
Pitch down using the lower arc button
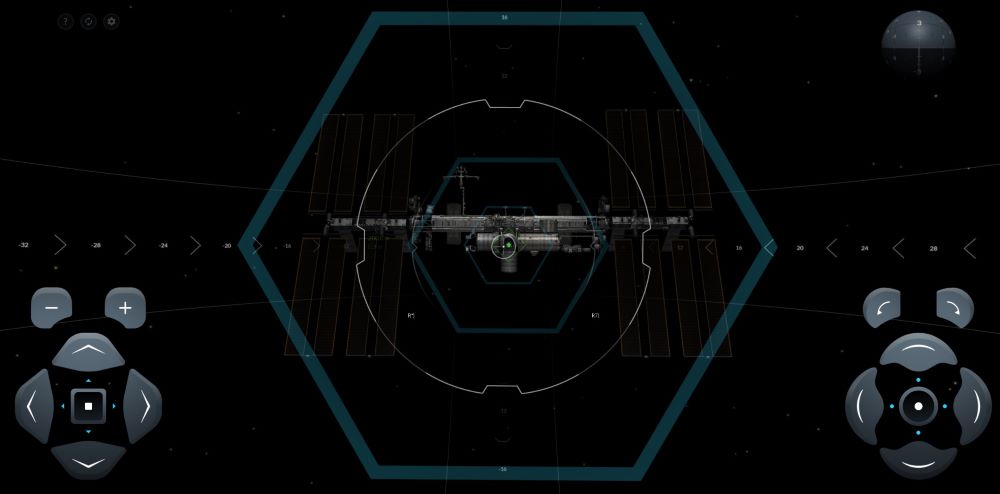coord(918,461)
